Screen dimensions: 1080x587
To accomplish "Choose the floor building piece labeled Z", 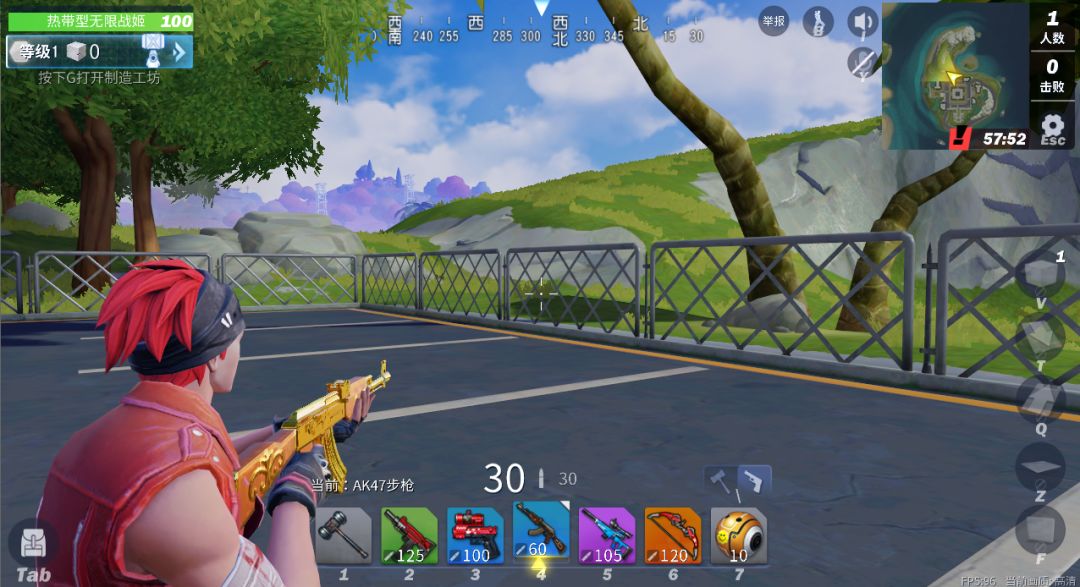I will pyautogui.click(x=1039, y=466).
